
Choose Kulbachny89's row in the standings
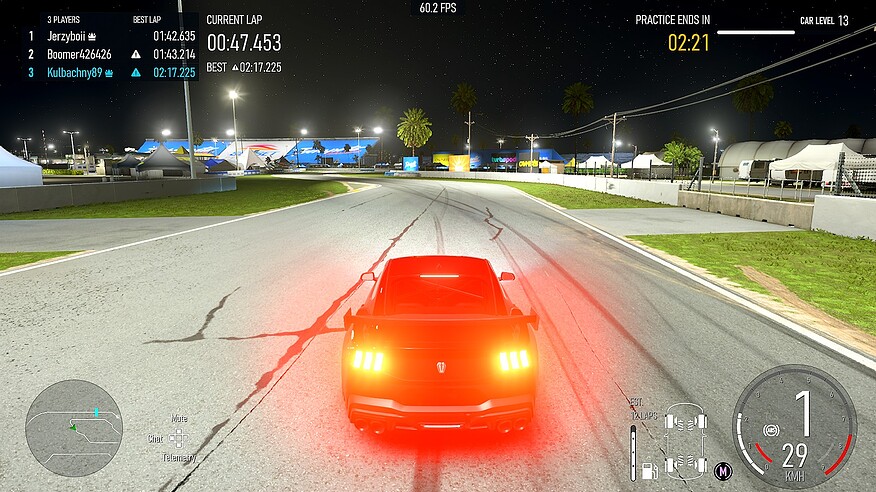coord(80,72)
